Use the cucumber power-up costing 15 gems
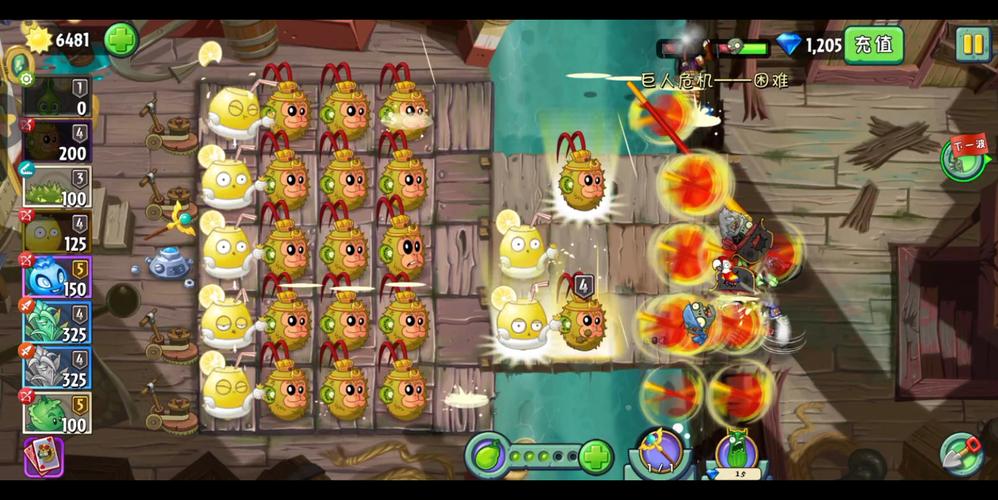This screenshot has height=500, width=998. 735,457
